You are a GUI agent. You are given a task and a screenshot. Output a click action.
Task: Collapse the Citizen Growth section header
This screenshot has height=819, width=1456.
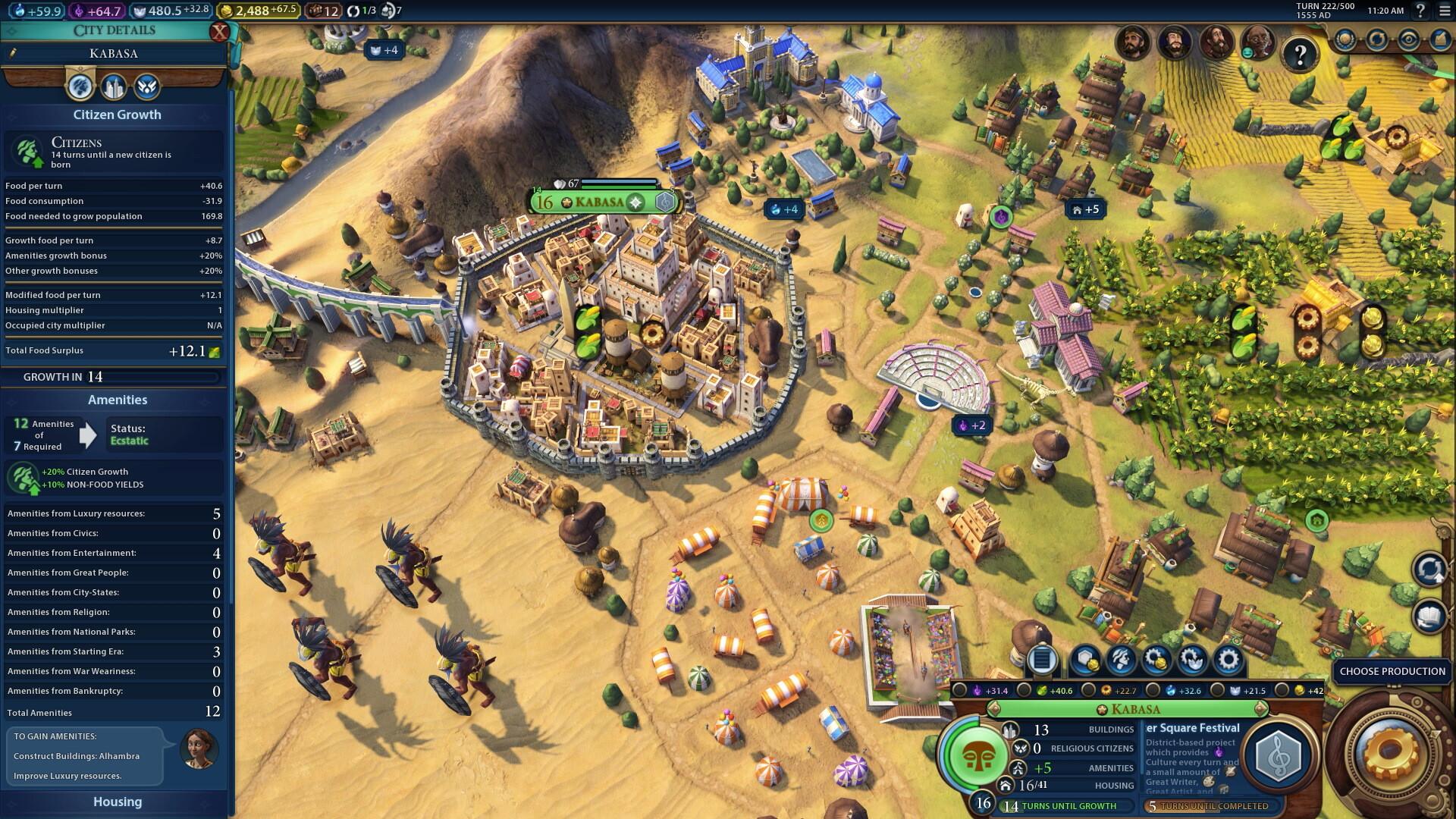click(116, 115)
